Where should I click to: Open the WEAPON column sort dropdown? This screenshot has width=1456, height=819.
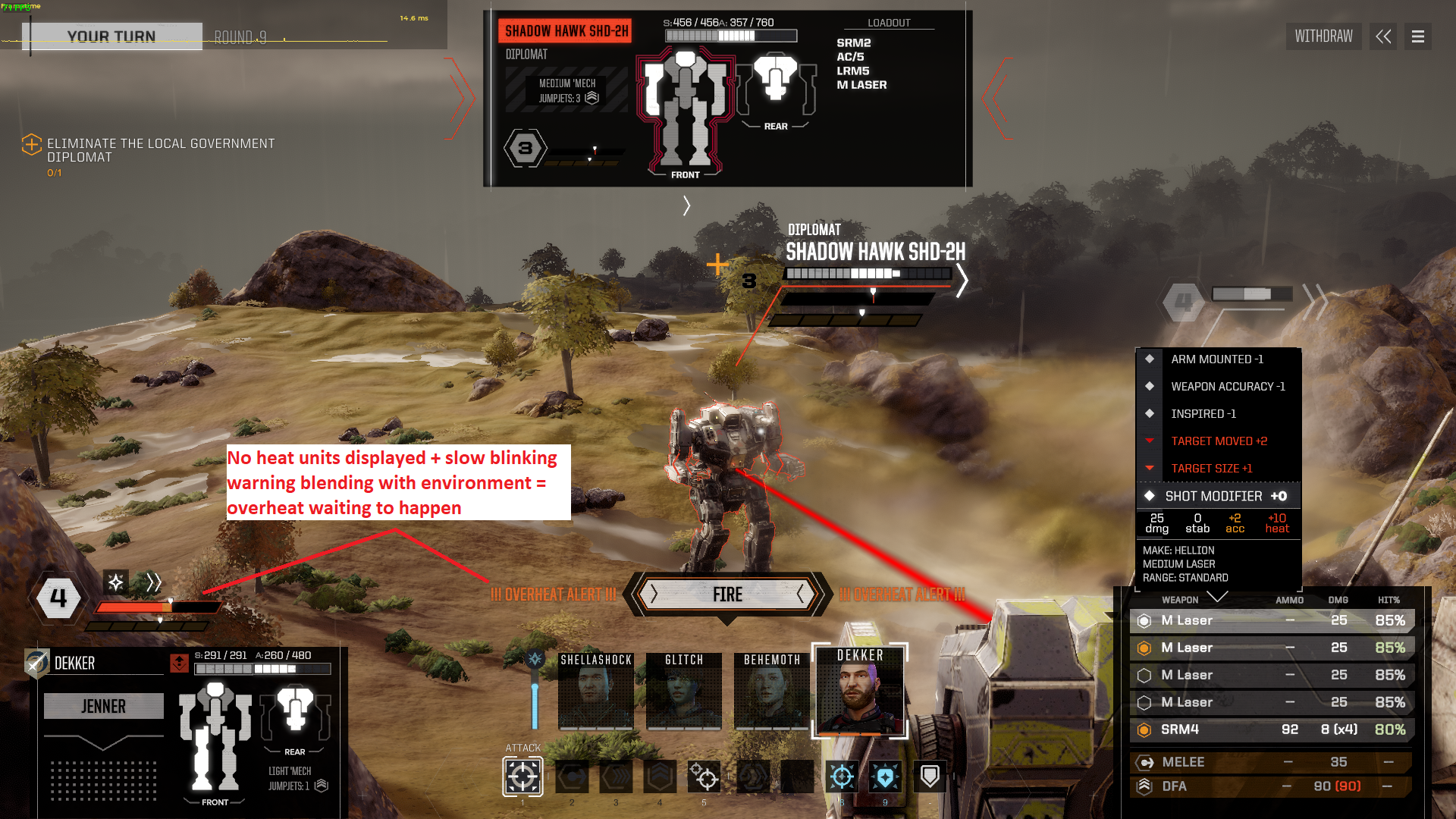tap(1218, 598)
